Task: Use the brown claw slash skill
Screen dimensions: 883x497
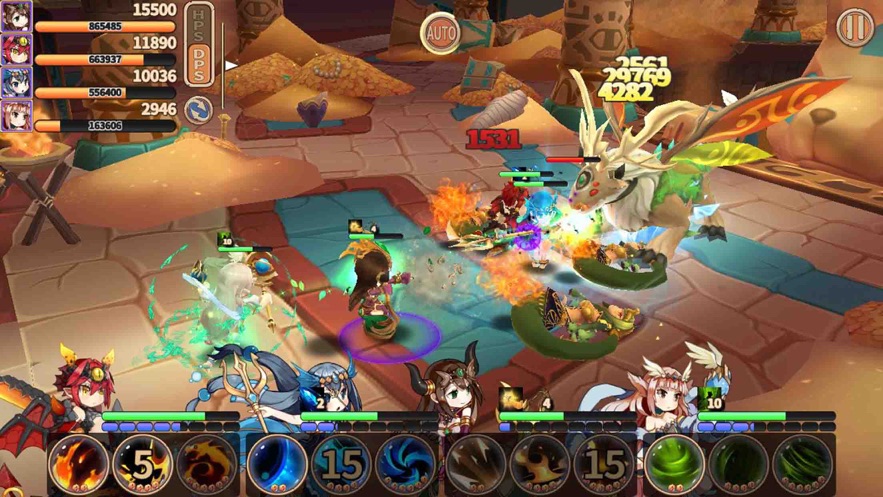Action: pos(475,463)
